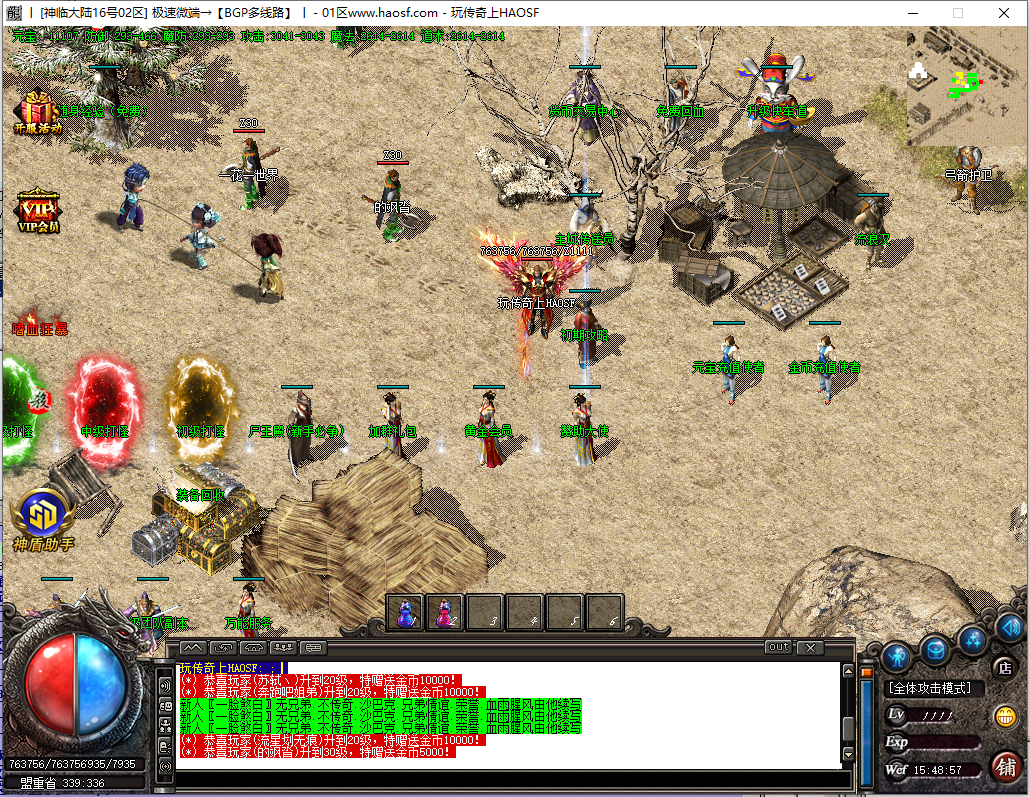The image size is (1030, 797).
Task: Click the chat panel's out button
Action: coord(778,648)
